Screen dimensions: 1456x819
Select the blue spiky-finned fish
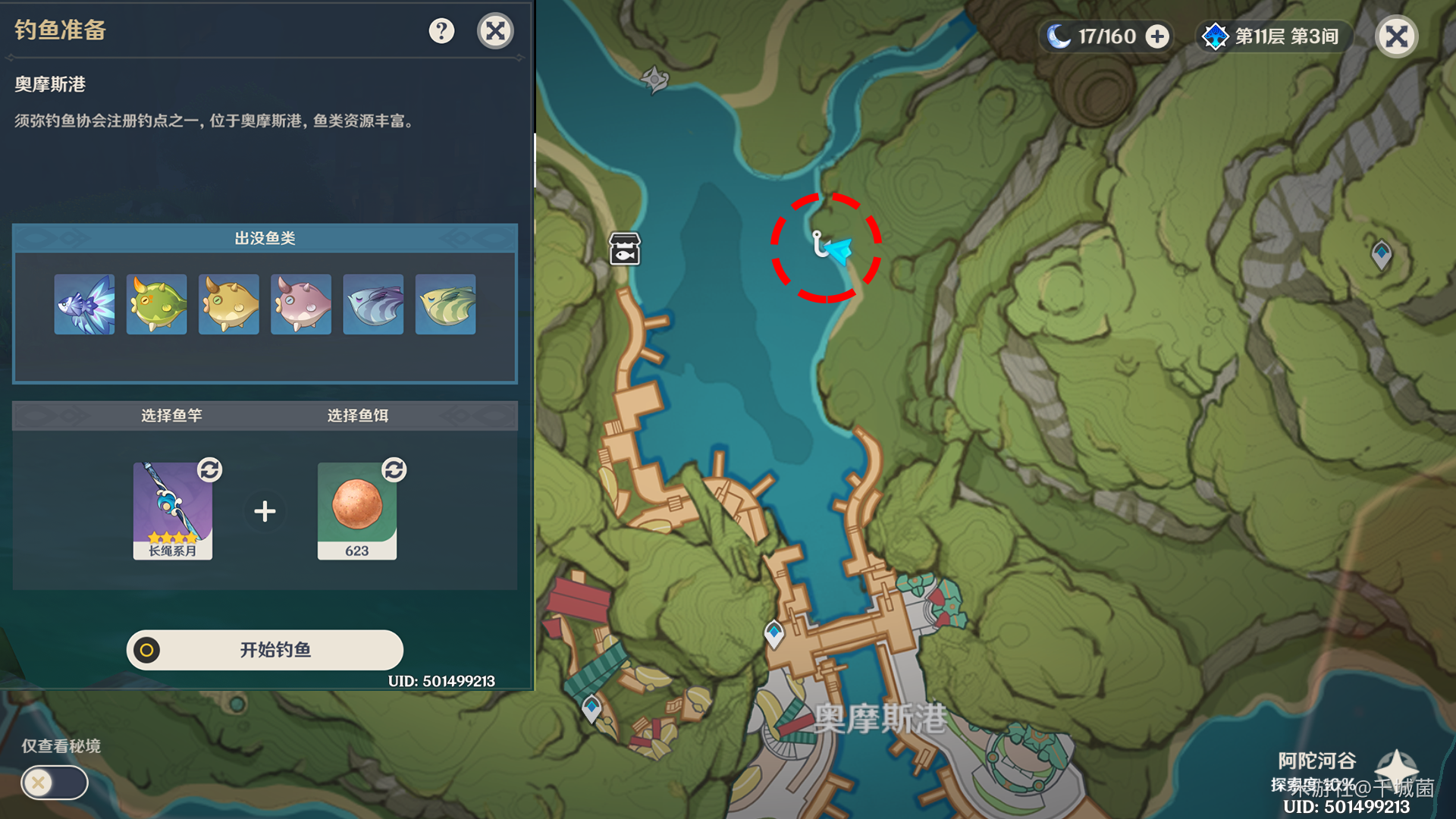click(x=84, y=305)
